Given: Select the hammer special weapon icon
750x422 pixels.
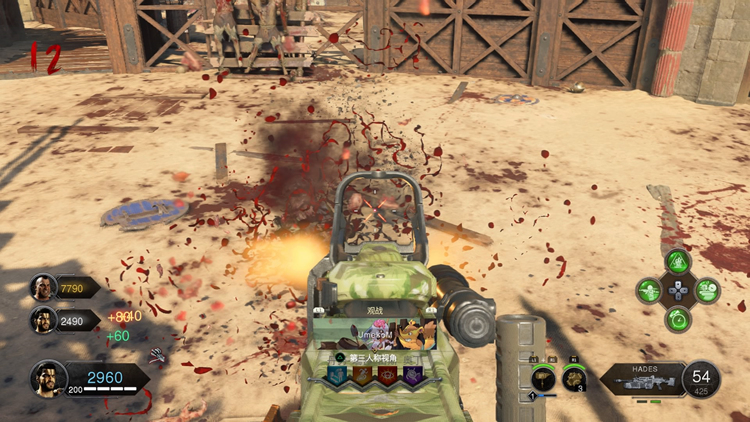Looking at the screenshot, I should point(544,378).
